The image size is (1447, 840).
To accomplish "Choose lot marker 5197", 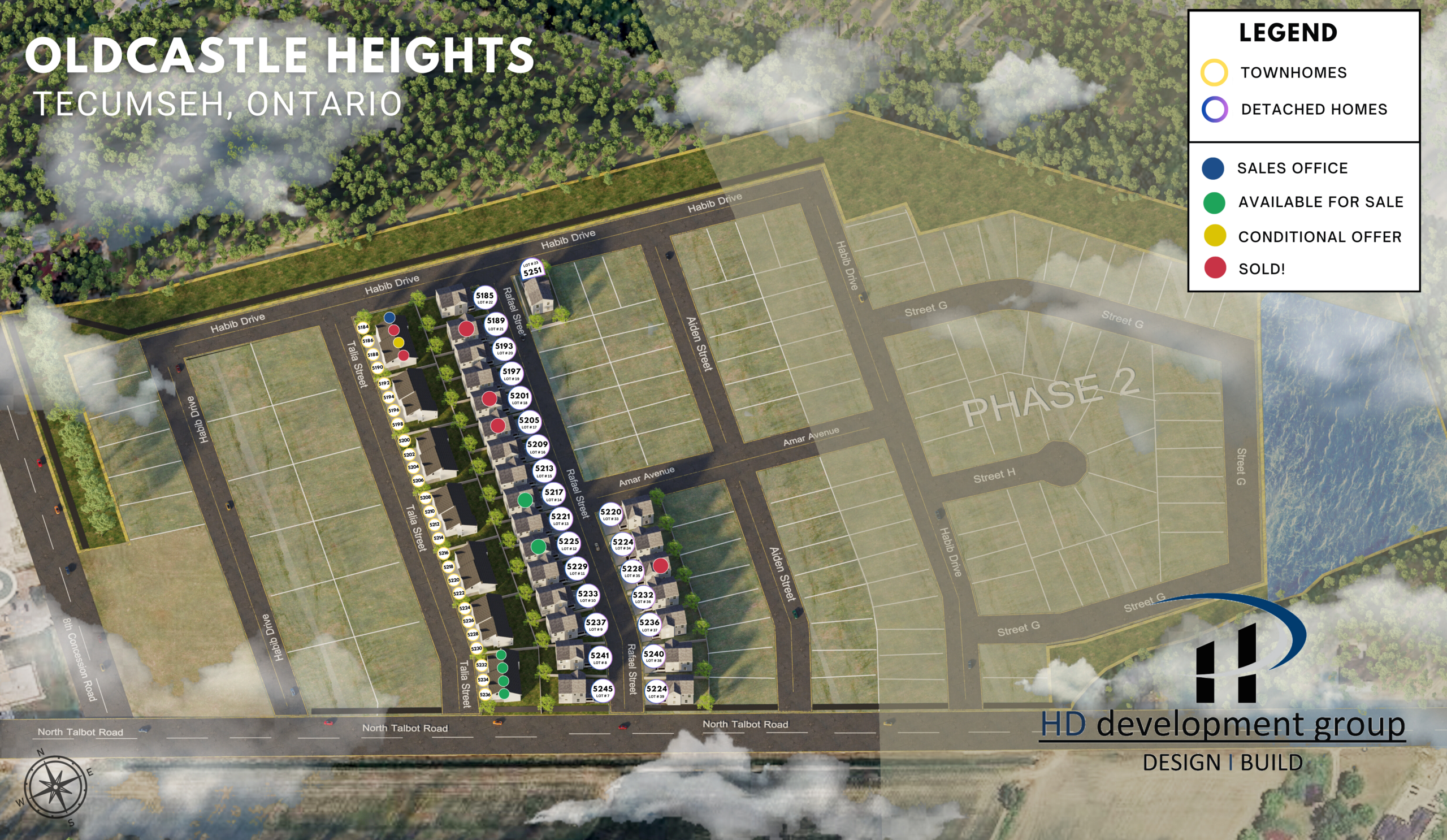I will pyautogui.click(x=511, y=373).
